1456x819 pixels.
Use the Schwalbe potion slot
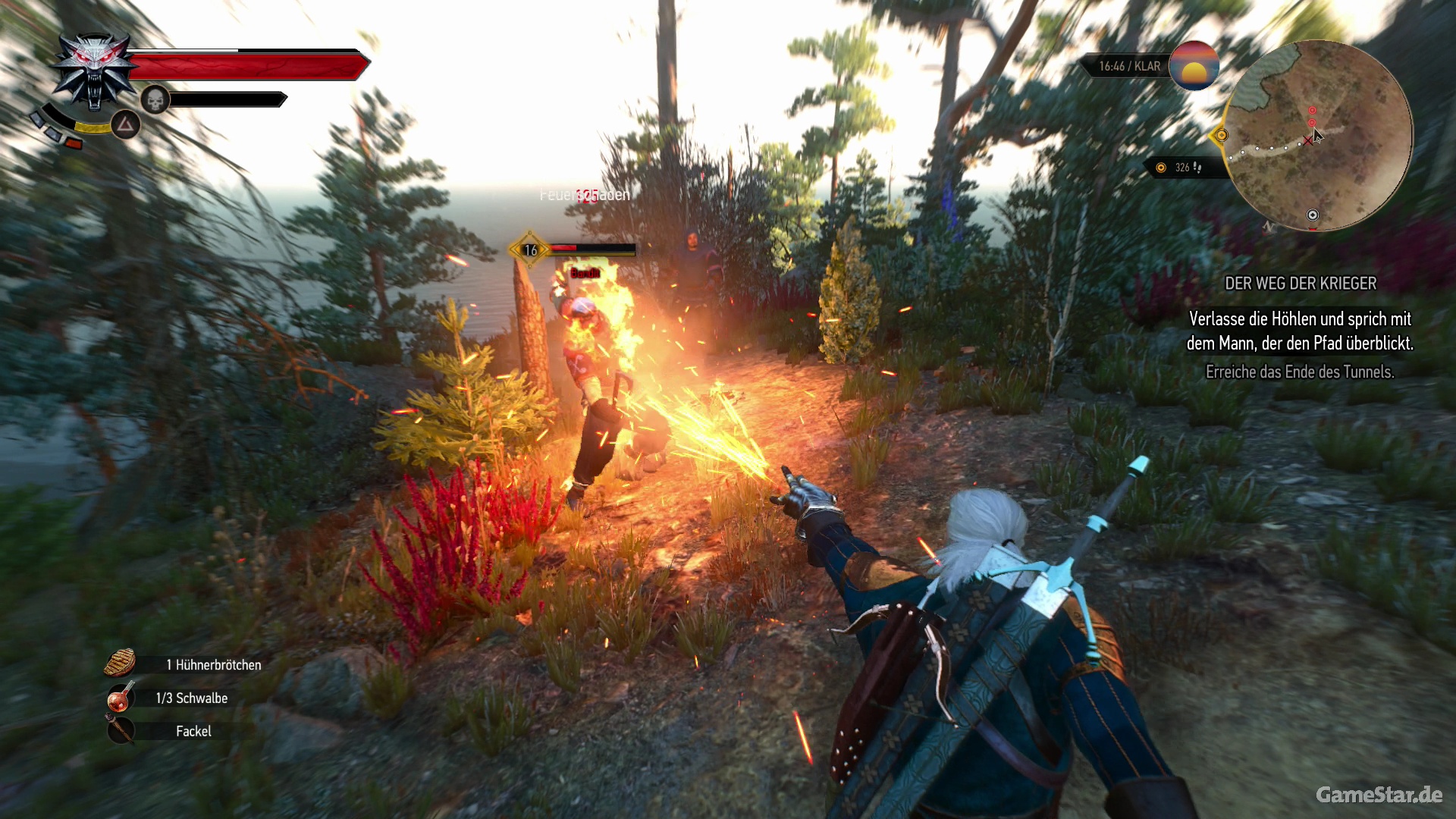pyautogui.click(x=120, y=698)
